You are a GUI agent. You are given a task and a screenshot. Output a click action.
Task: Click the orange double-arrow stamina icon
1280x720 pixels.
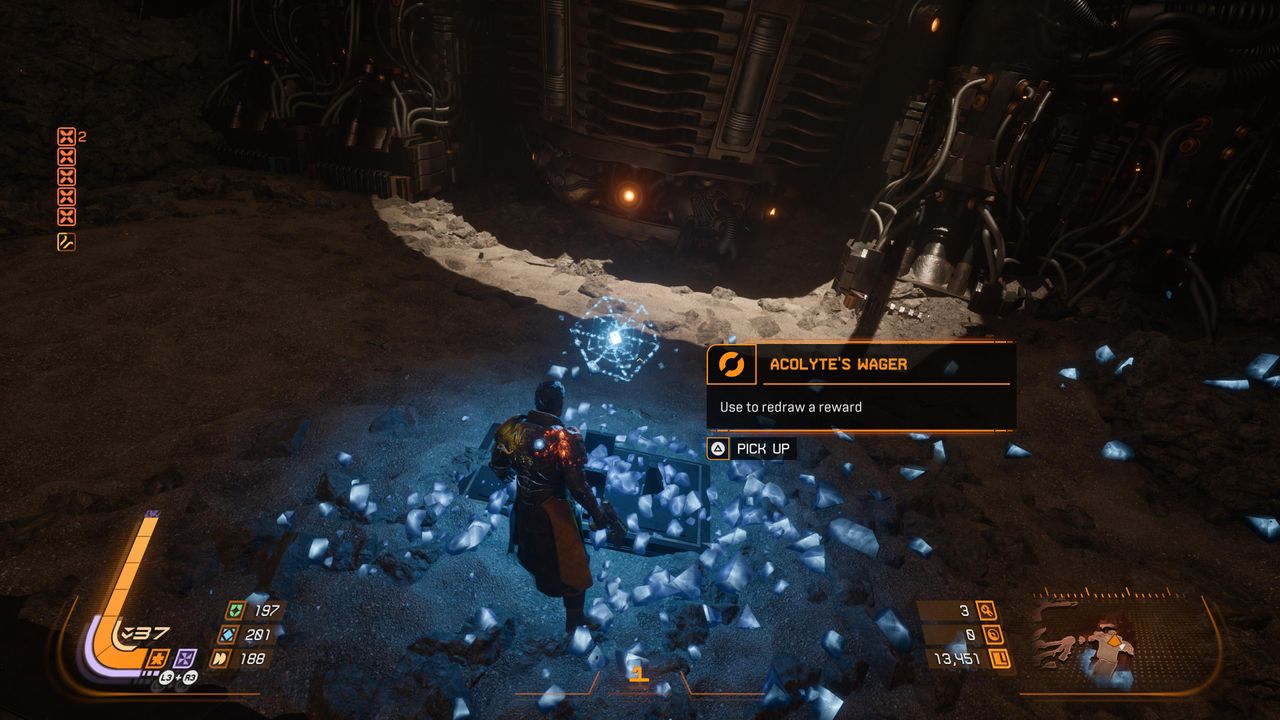pyautogui.click(x=221, y=658)
